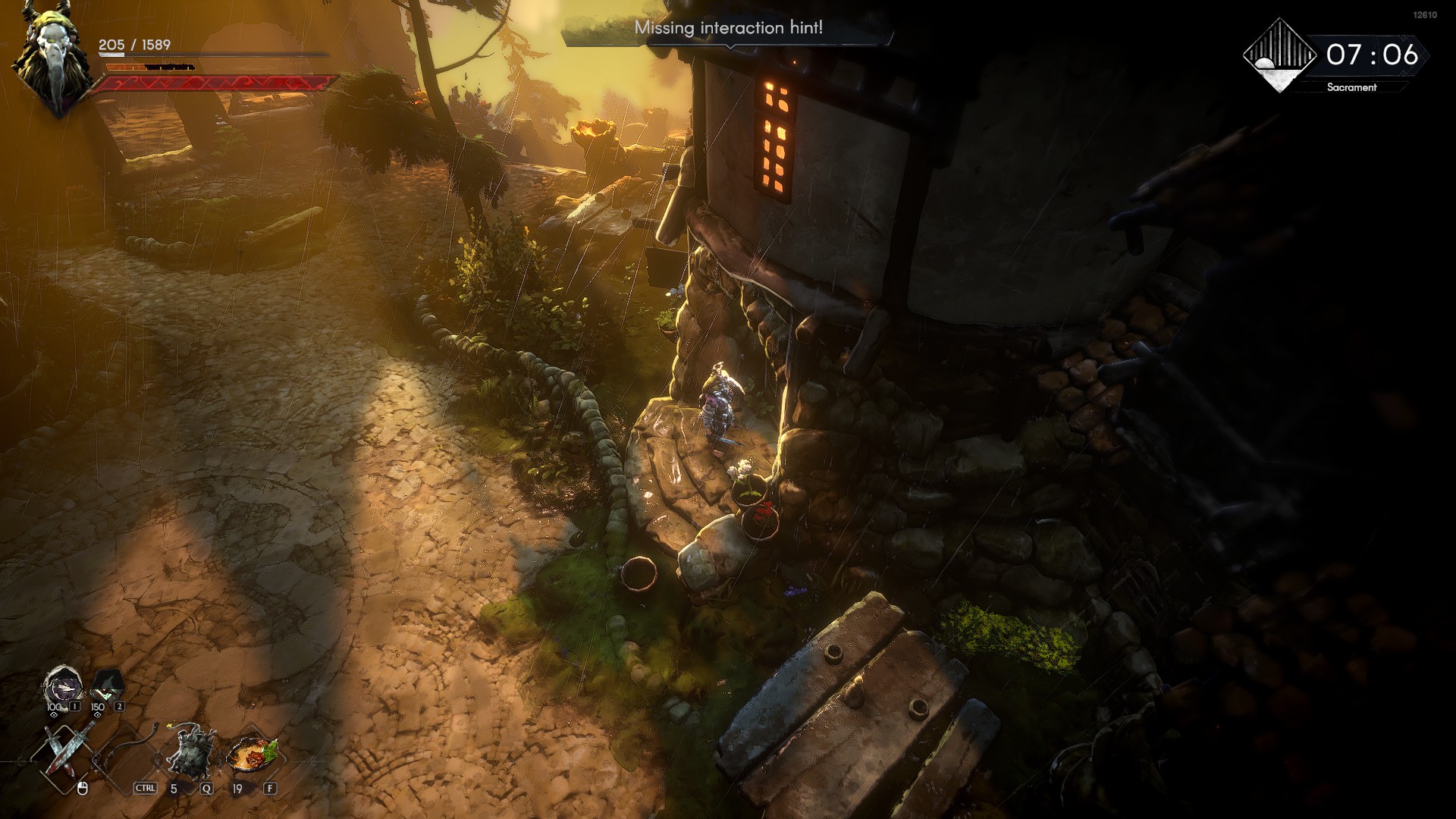Eat the food bowl consumable
Screen dimensions: 1456x819
point(253,753)
